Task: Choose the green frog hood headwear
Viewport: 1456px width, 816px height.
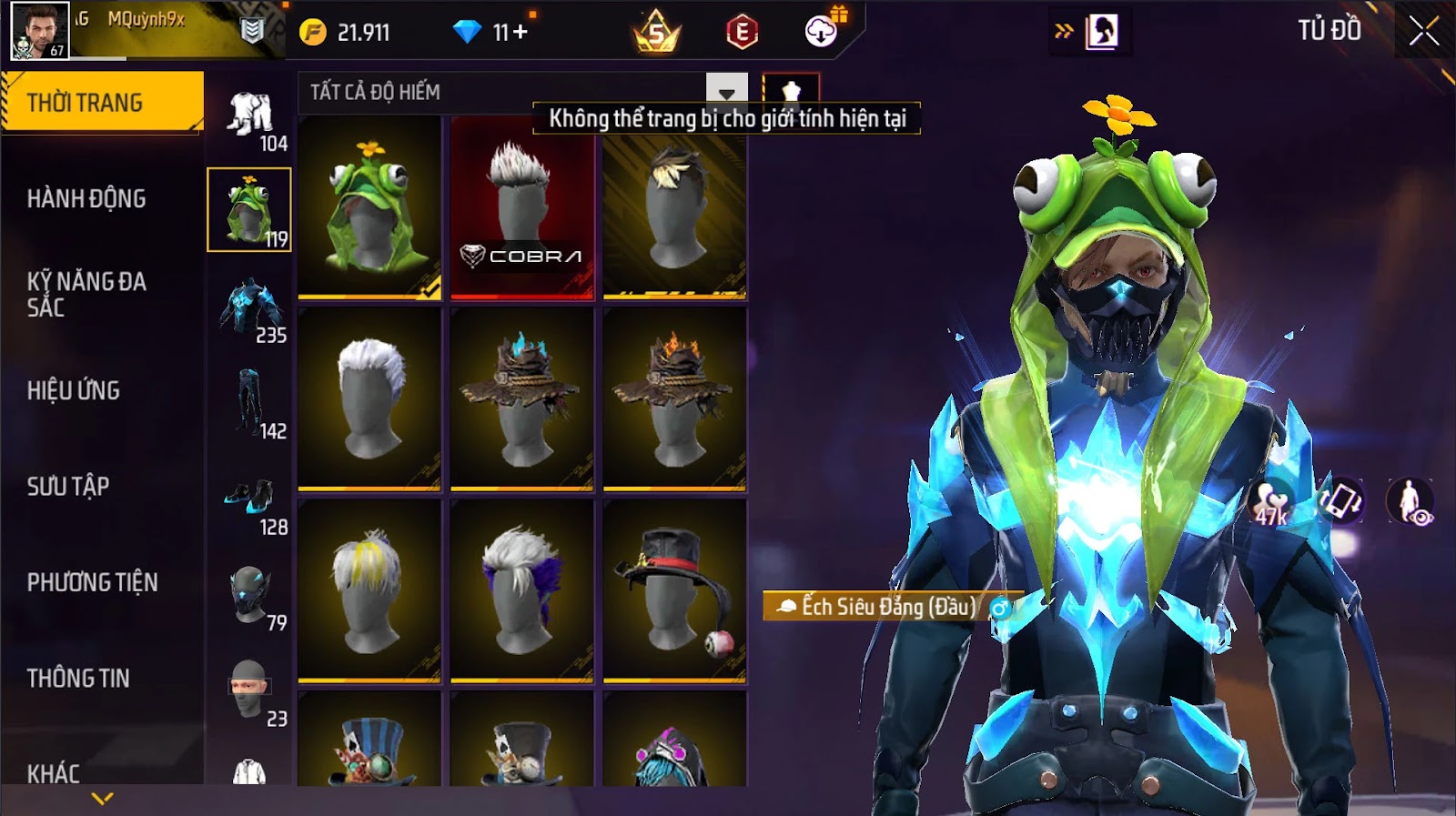Action: click(369, 207)
